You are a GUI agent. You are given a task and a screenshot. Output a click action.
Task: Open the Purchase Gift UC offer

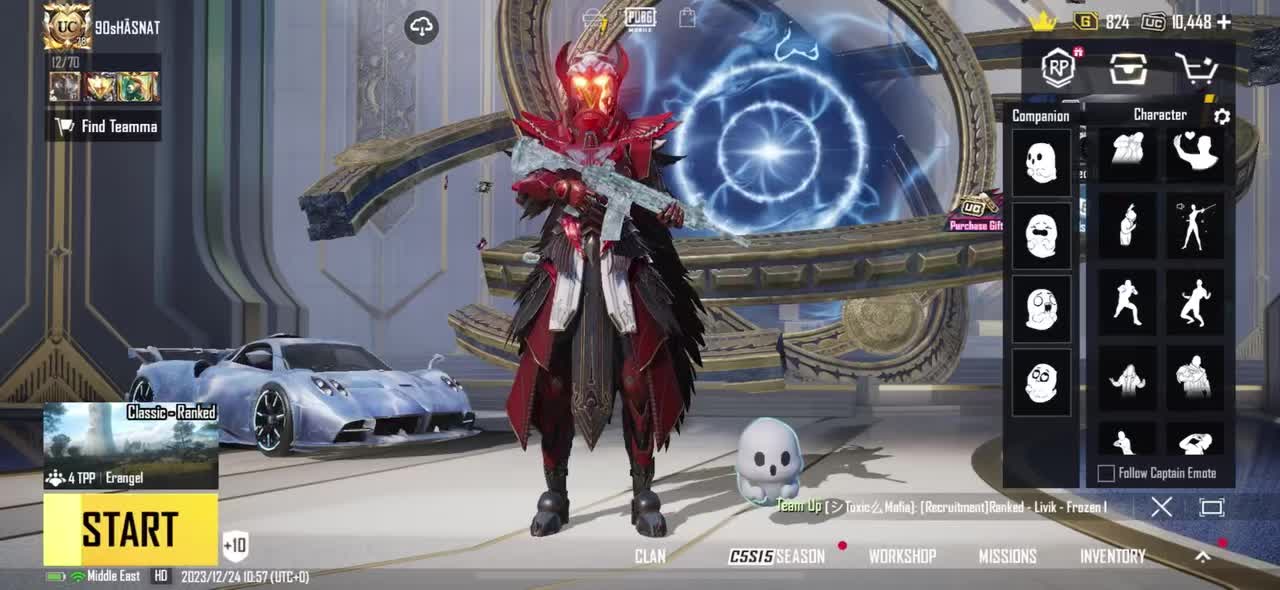[977, 214]
